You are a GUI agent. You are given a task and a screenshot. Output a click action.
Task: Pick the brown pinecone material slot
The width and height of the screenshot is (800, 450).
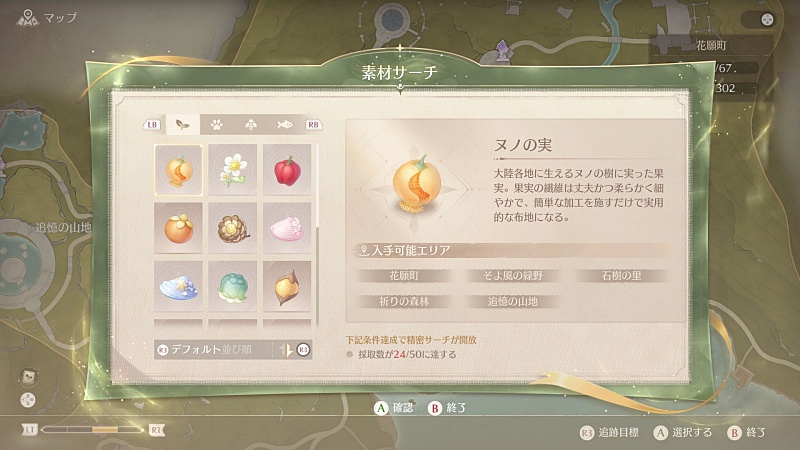tap(233, 227)
